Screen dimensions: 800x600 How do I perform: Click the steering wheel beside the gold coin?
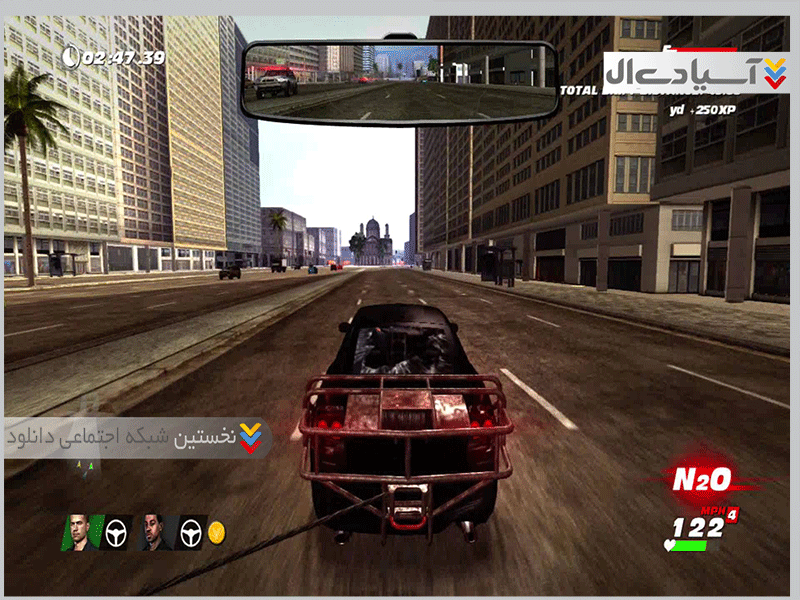click(x=190, y=531)
